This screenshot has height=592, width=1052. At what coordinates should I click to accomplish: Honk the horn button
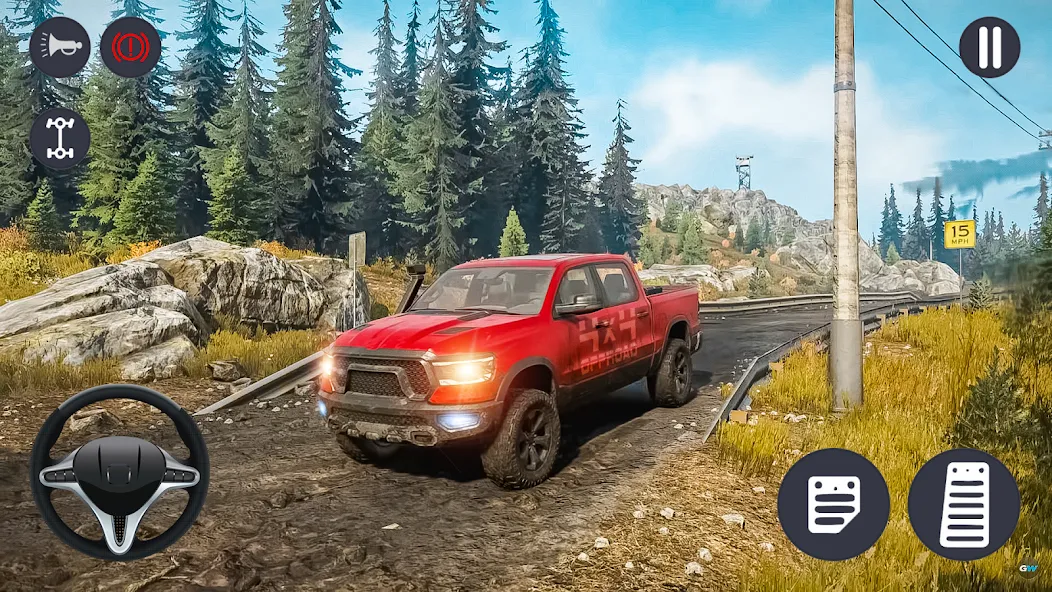pos(59,47)
